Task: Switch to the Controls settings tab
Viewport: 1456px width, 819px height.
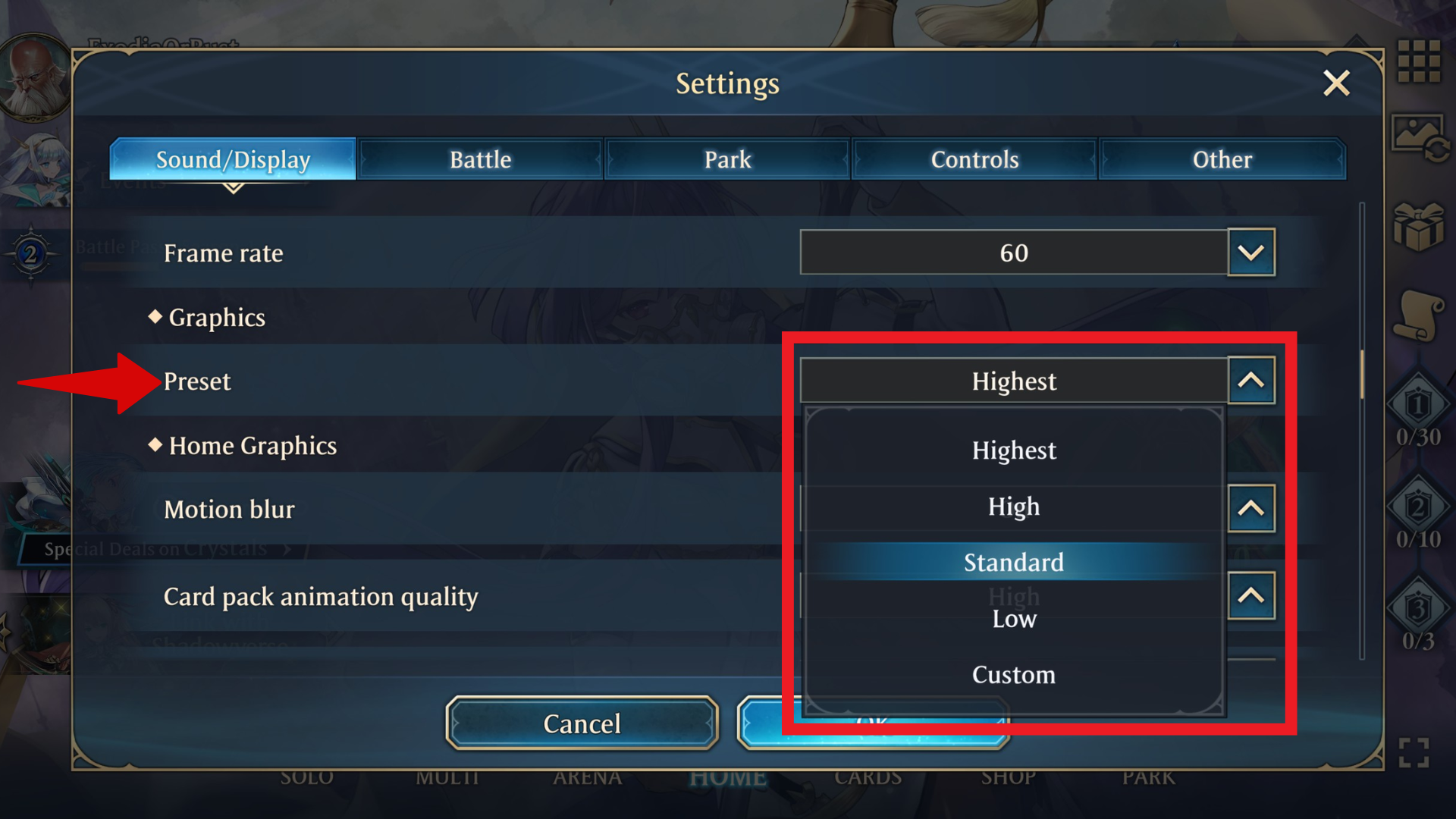Action: tap(975, 159)
